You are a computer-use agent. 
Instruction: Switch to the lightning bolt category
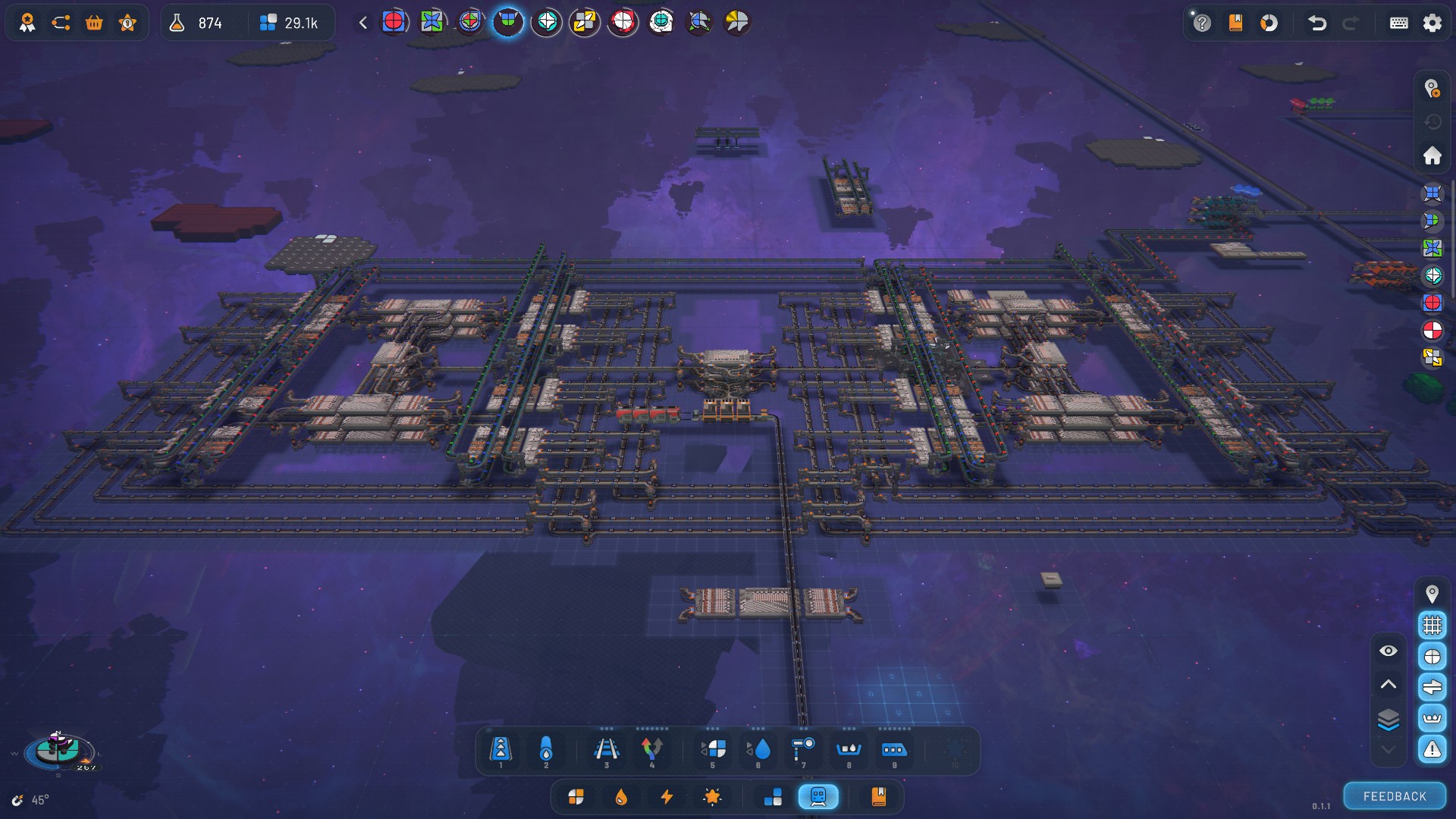click(x=667, y=796)
